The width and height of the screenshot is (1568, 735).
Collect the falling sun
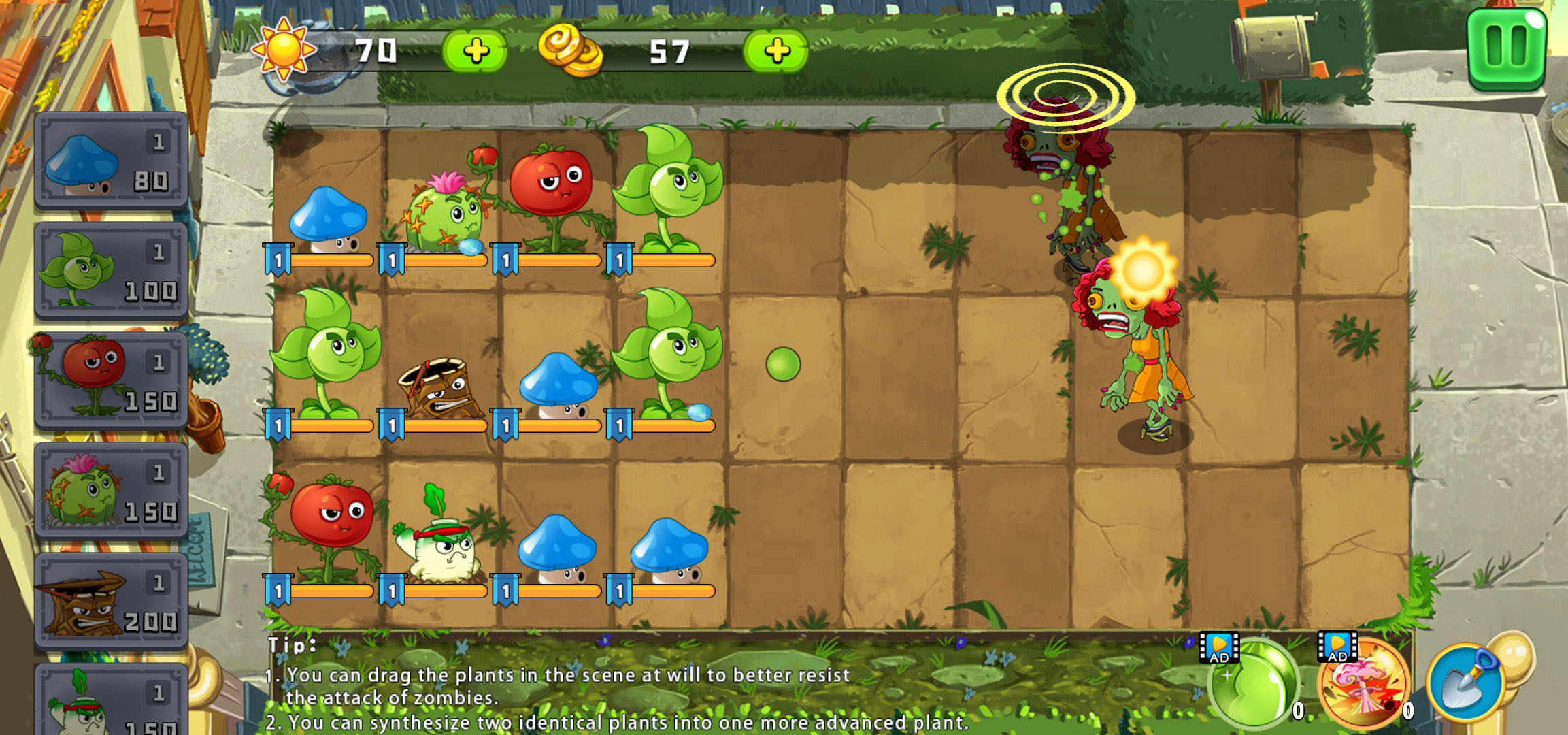pyautogui.click(x=1143, y=271)
